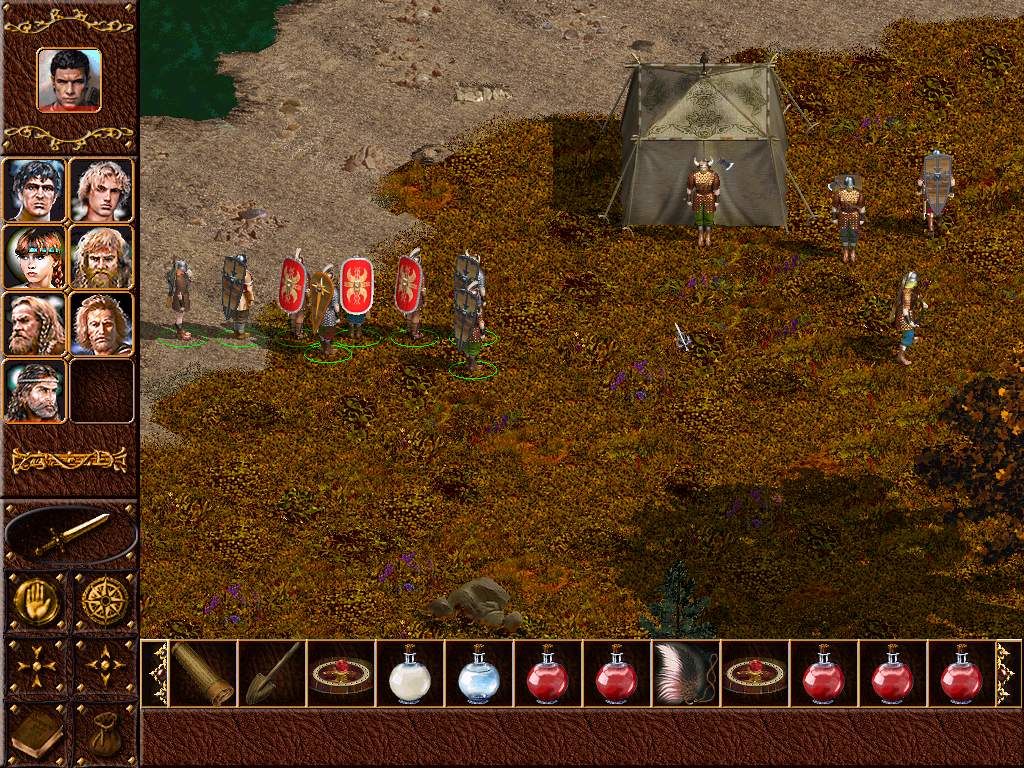Pick the grey-bearded man wearing a headband
This screenshot has width=1024, height=768.
coord(35,391)
